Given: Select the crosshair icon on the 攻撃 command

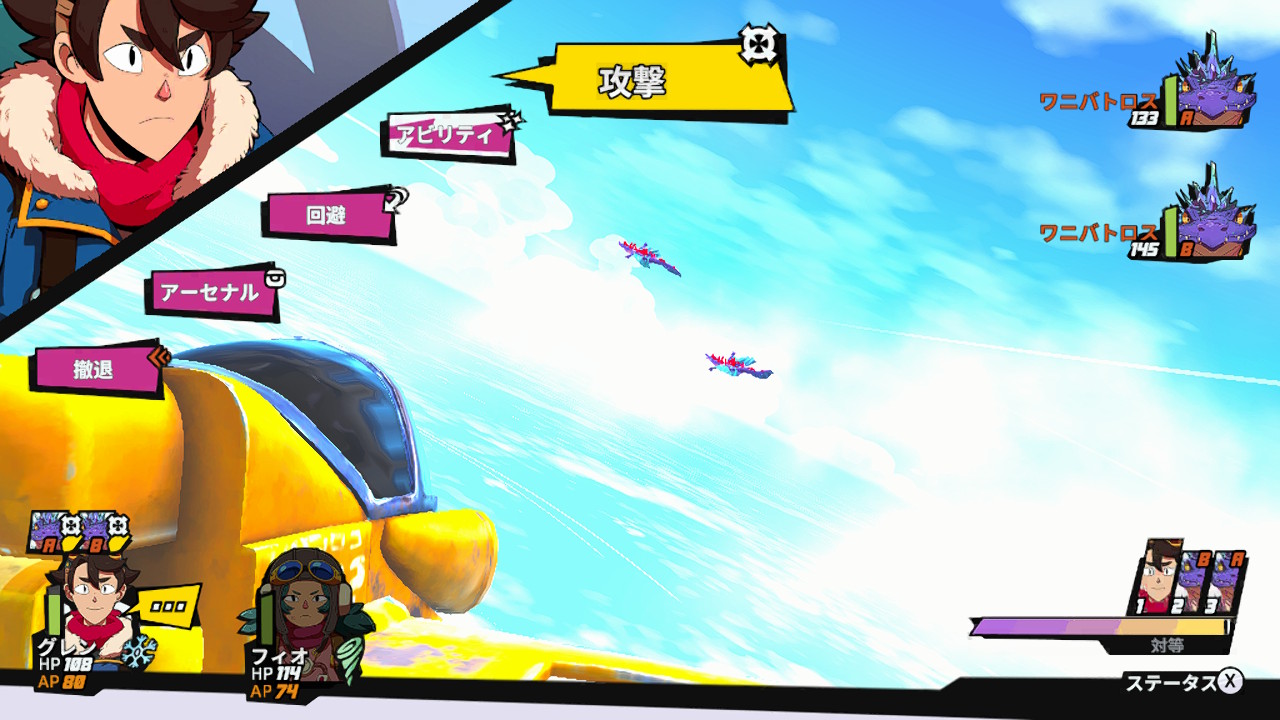Looking at the screenshot, I should 757,43.
